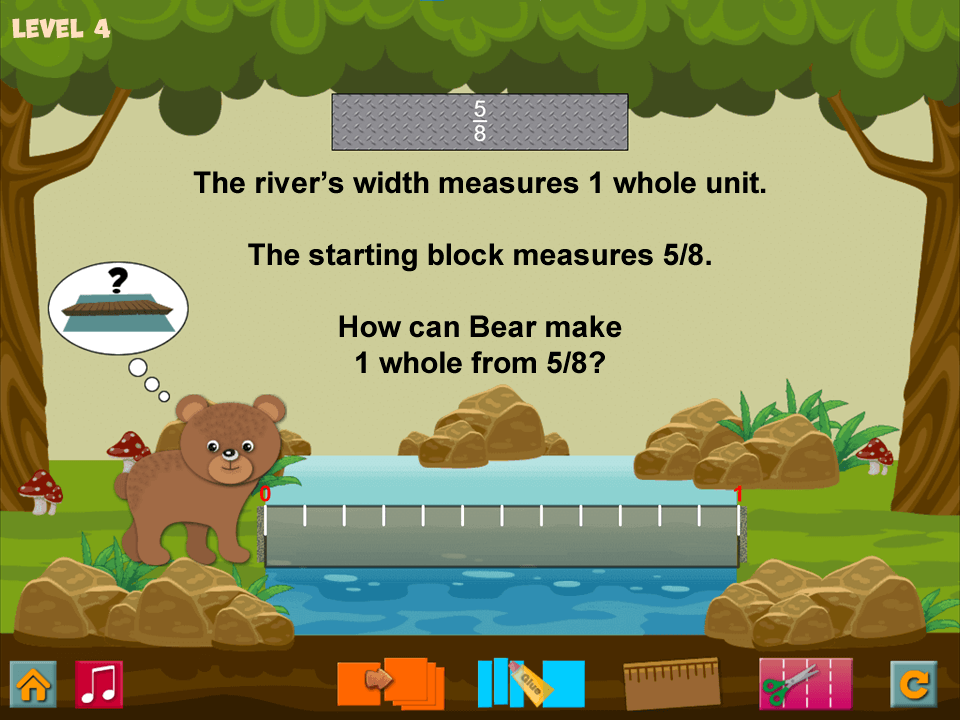
Task: Click the orange reset arrow button
Action: point(914,685)
